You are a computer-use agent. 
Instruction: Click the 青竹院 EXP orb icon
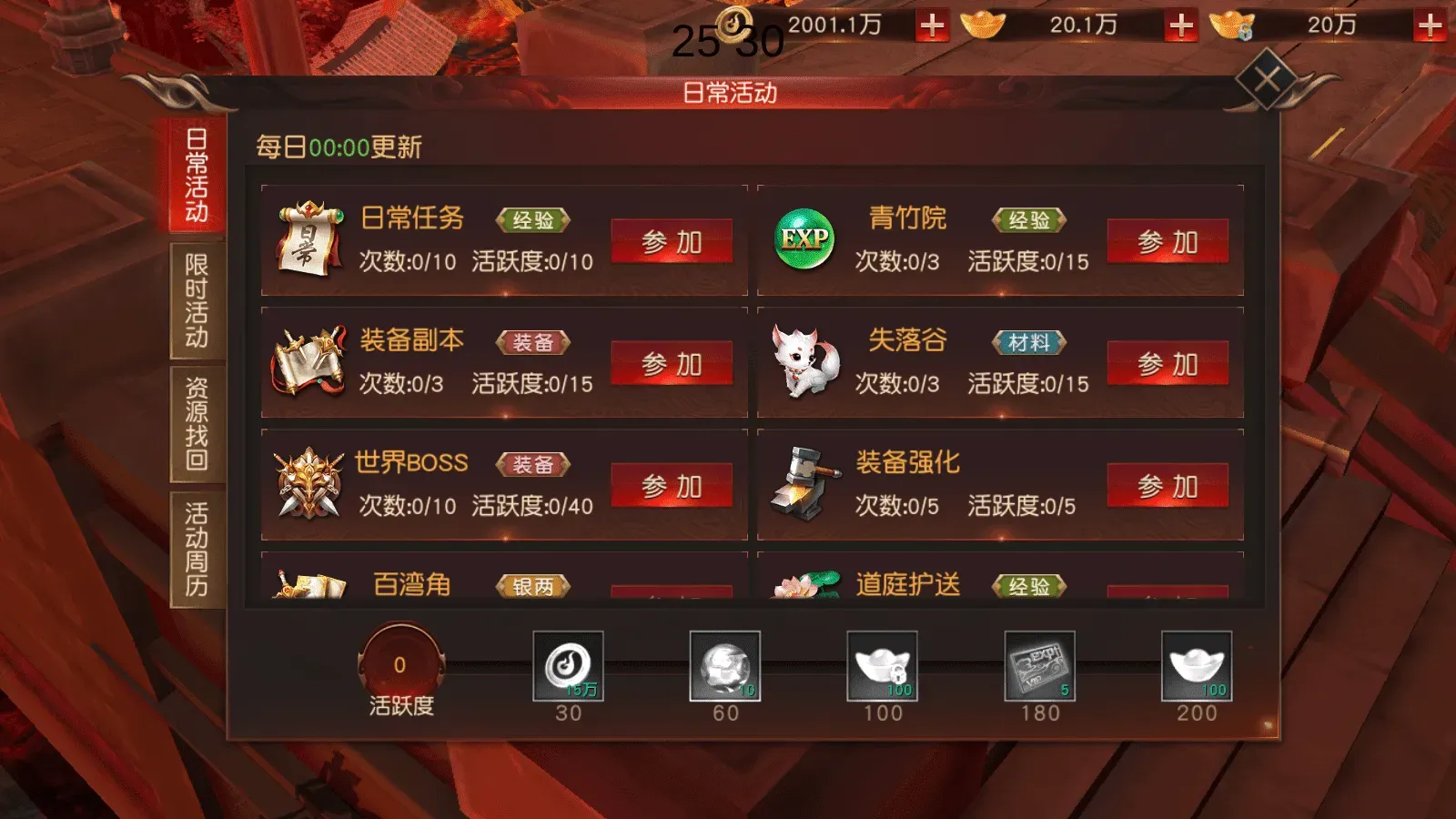click(804, 238)
